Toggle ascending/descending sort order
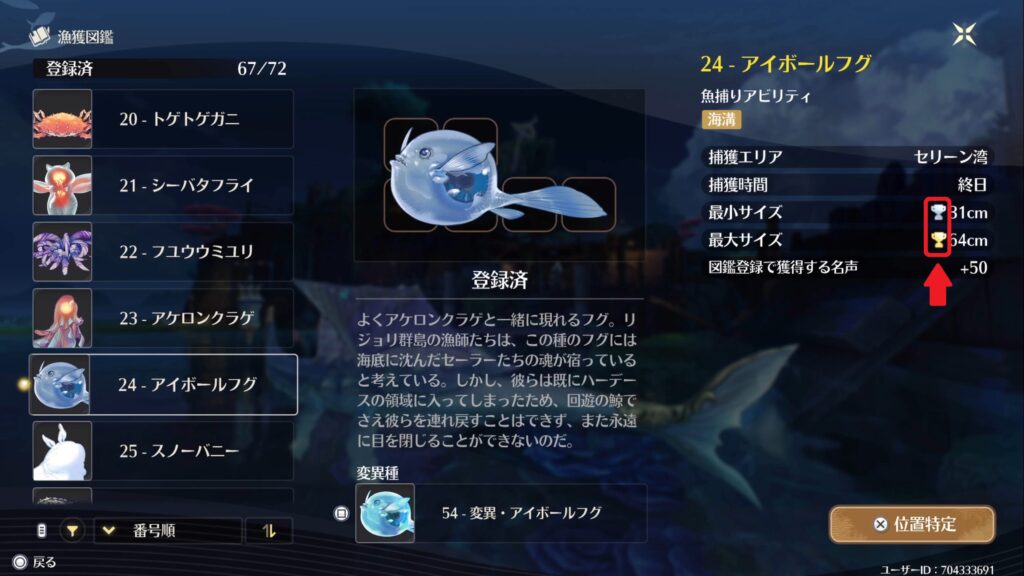The width and height of the screenshot is (1024, 576). 269,531
